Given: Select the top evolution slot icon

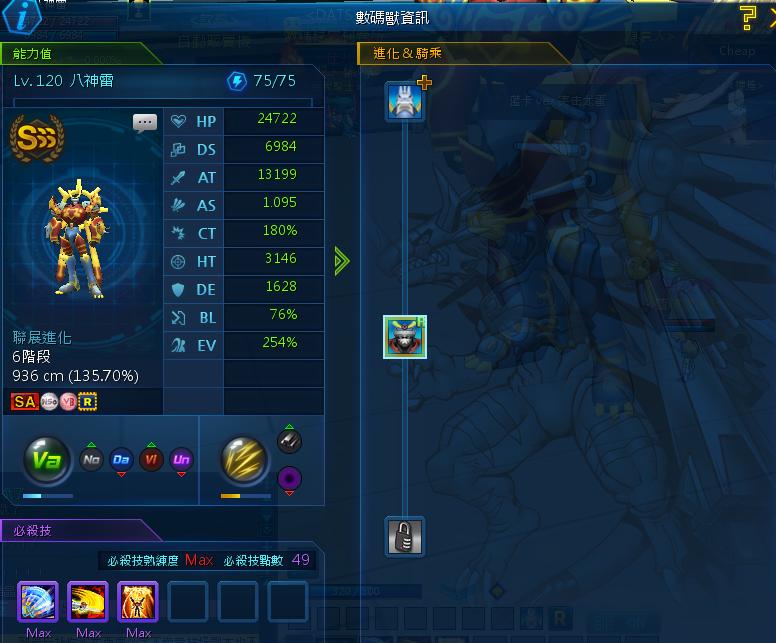Looking at the screenshot, I should point(405,102).
